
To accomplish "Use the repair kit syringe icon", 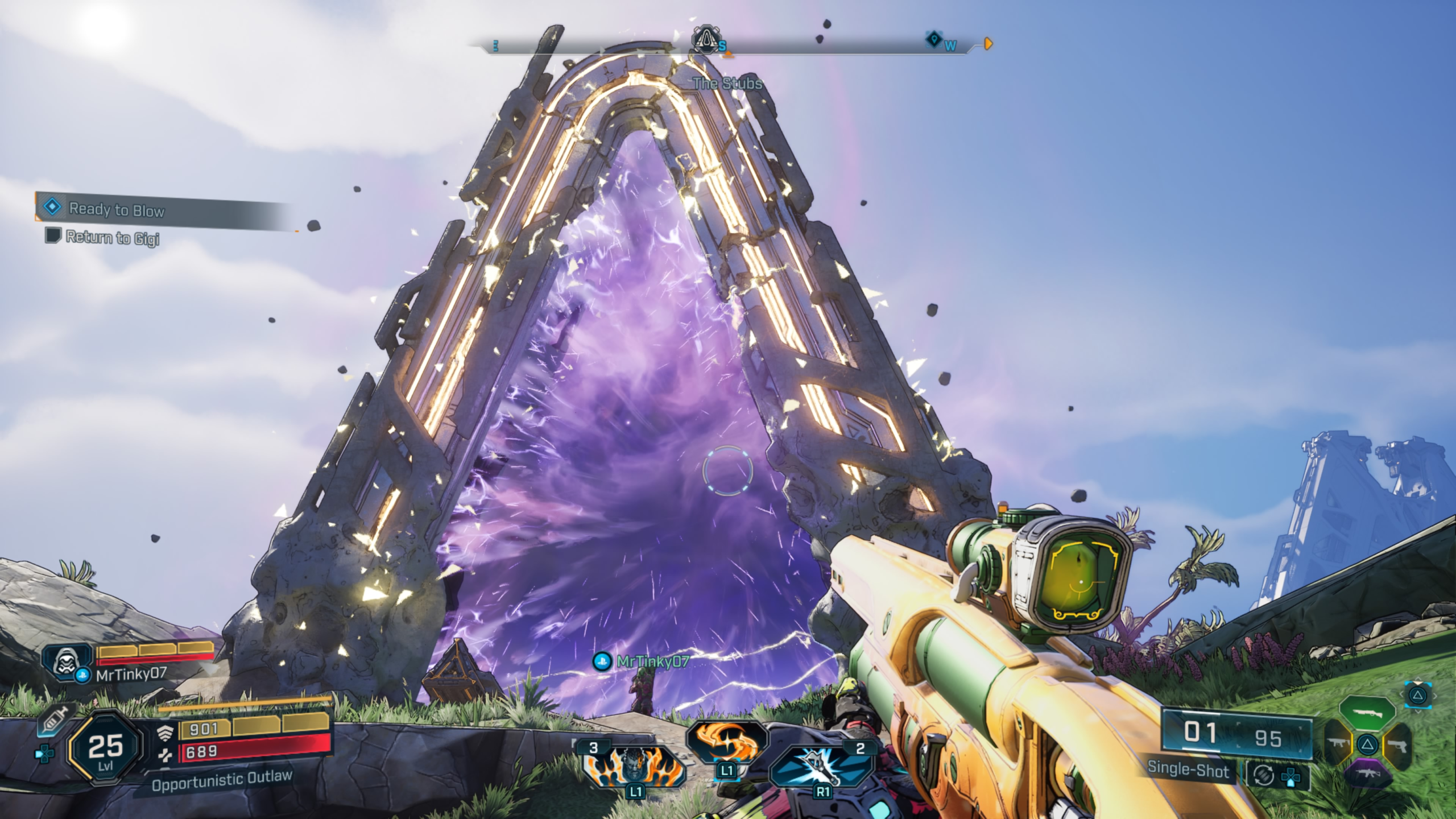I will pyautogui.click(x=55, y=721).
